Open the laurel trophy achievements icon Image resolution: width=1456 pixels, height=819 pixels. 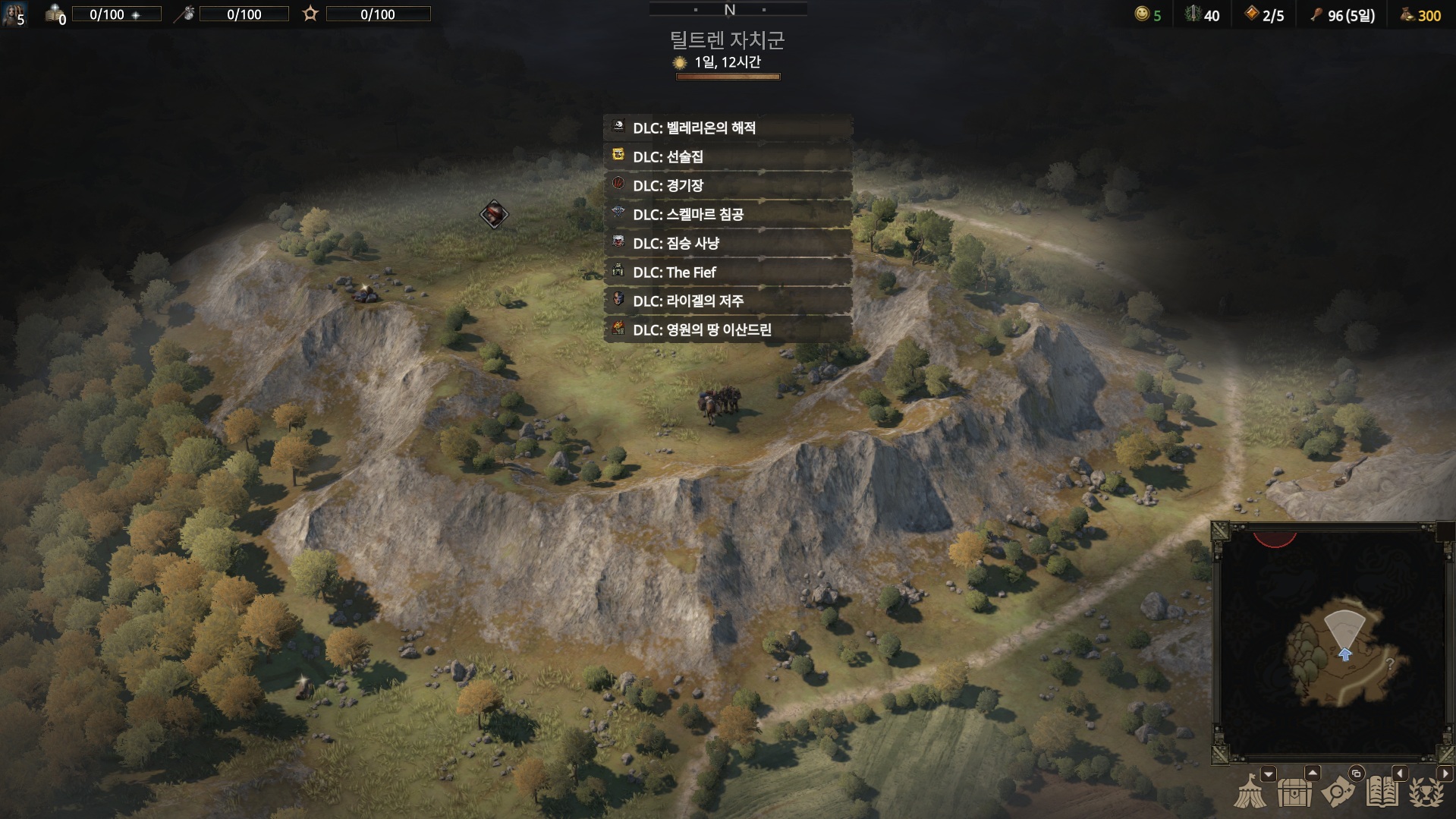(1426, 793)
